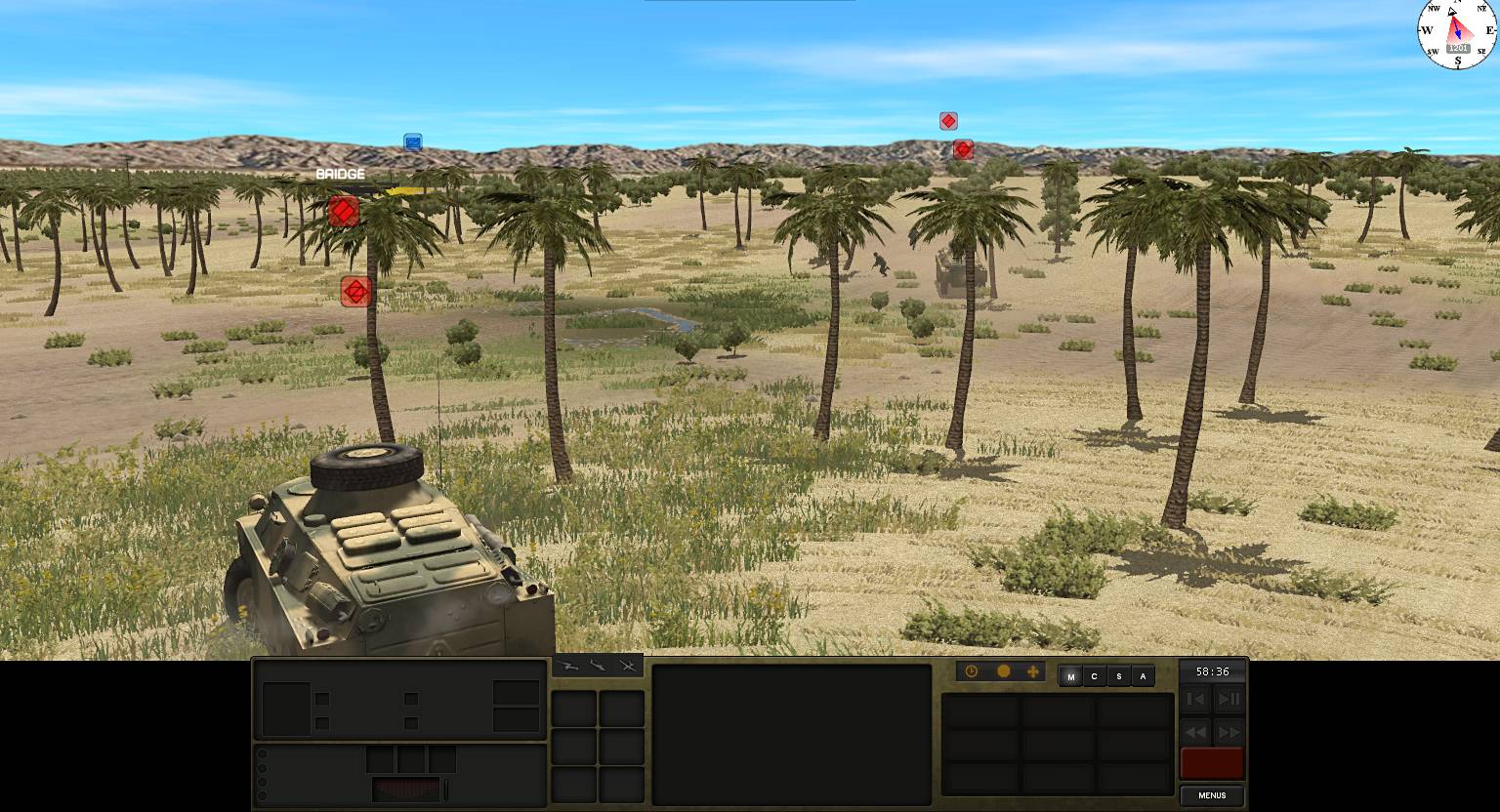
Task: Click the 58:36 mission timer display
Action: pos(1211,670)
